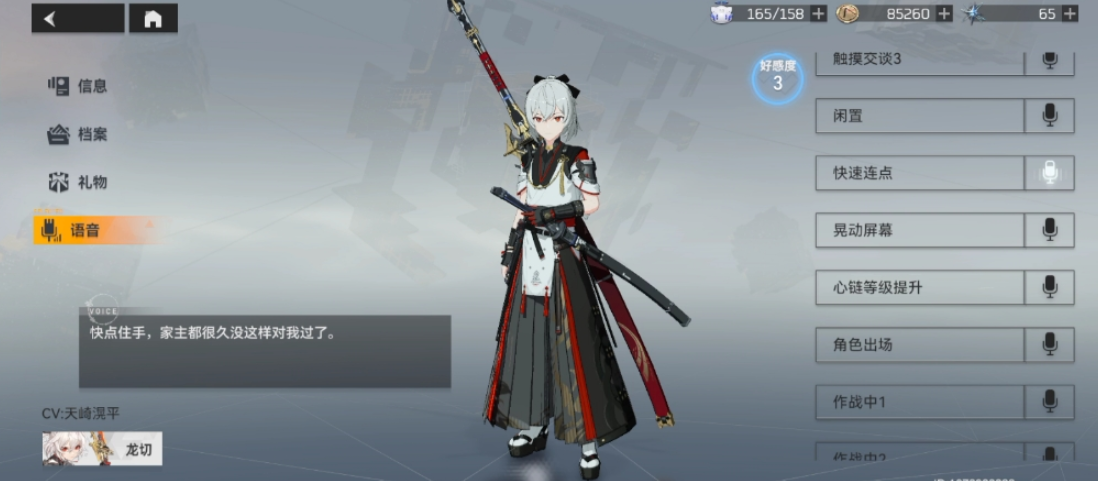Viewport: 1098px width, 481px height.
Task: Play the 触摸交谈3 voice line
Action: click(x=1049, y=60)
